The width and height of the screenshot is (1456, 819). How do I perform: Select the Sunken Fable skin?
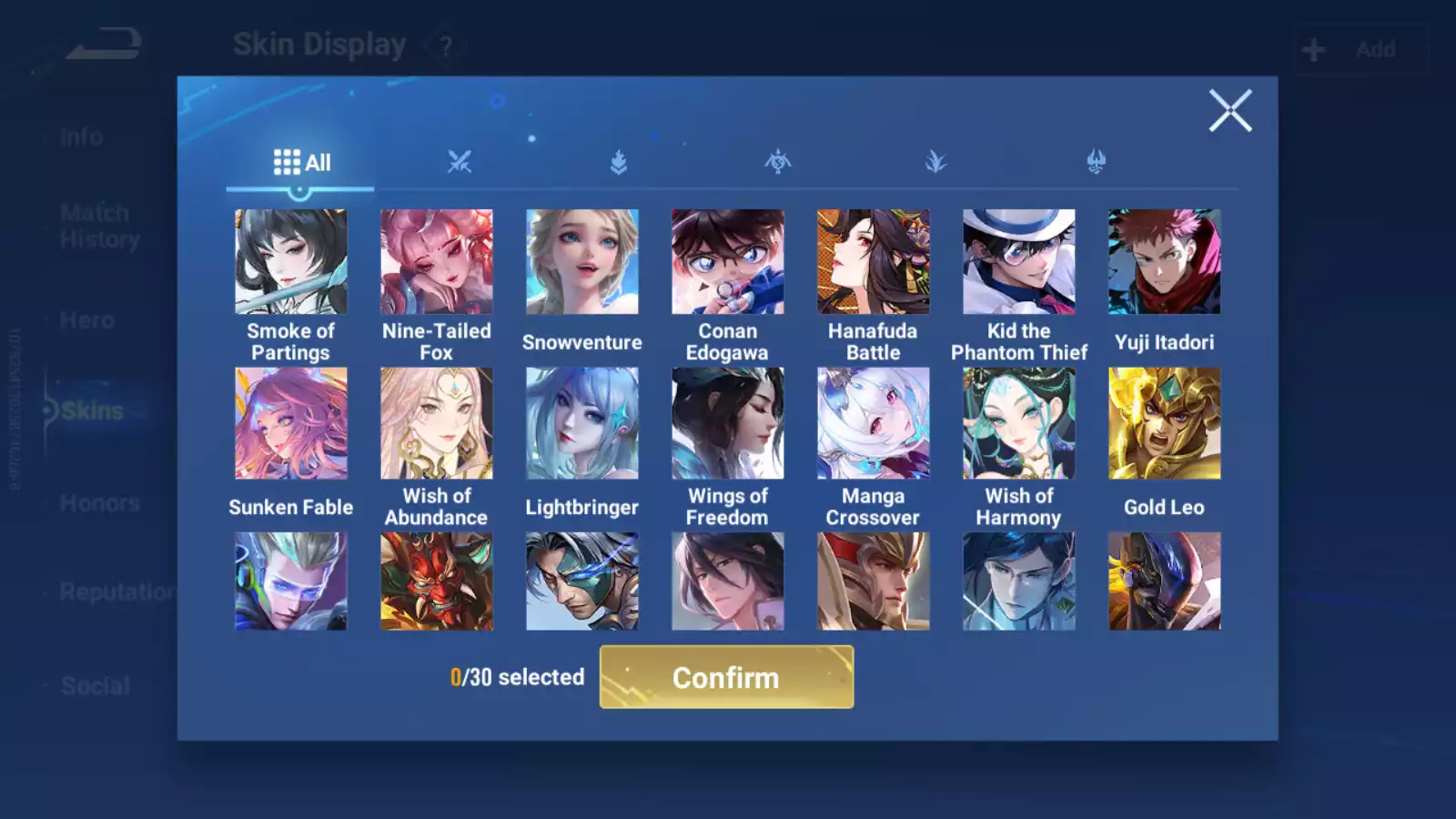(x=291, y=423)
